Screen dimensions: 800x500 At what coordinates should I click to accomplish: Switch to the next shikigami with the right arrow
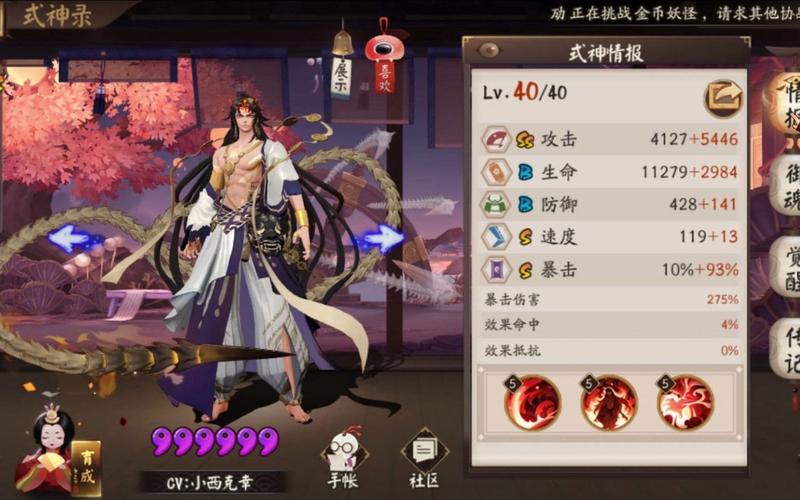pos(382,238)
